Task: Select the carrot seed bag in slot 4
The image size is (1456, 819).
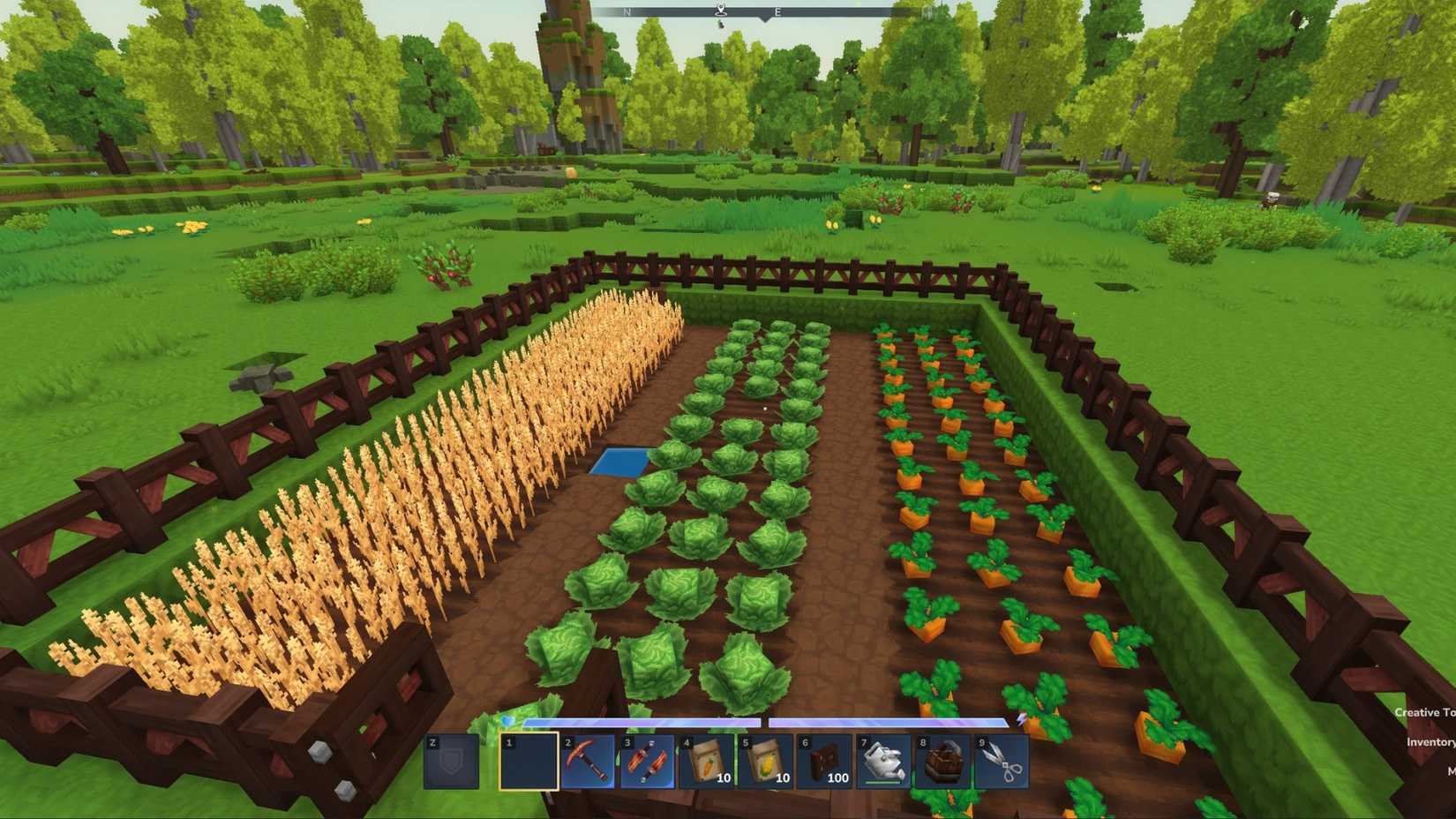Action: 708,762
